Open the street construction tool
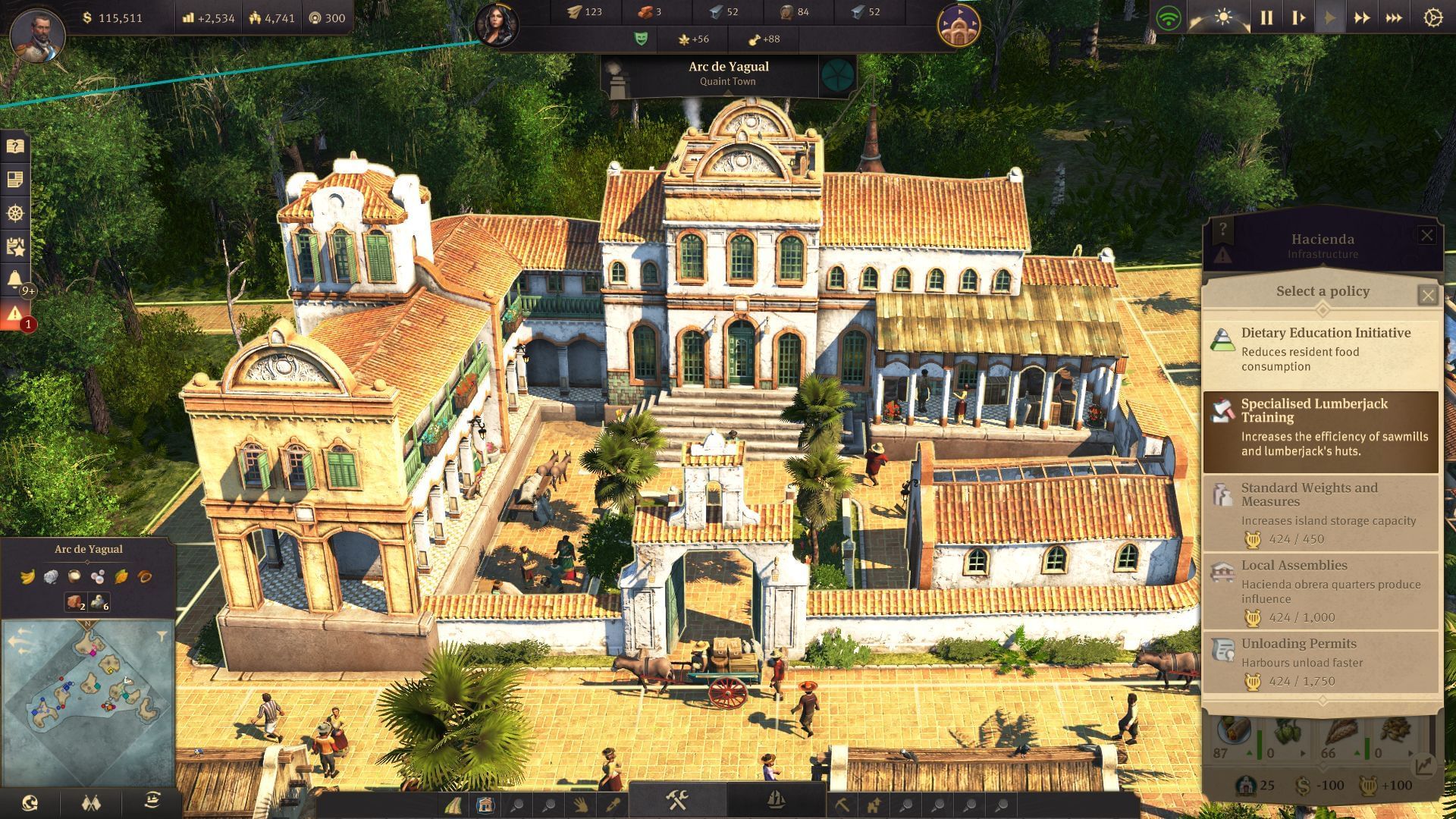1456x819 pixels. (x=452, y=804)
